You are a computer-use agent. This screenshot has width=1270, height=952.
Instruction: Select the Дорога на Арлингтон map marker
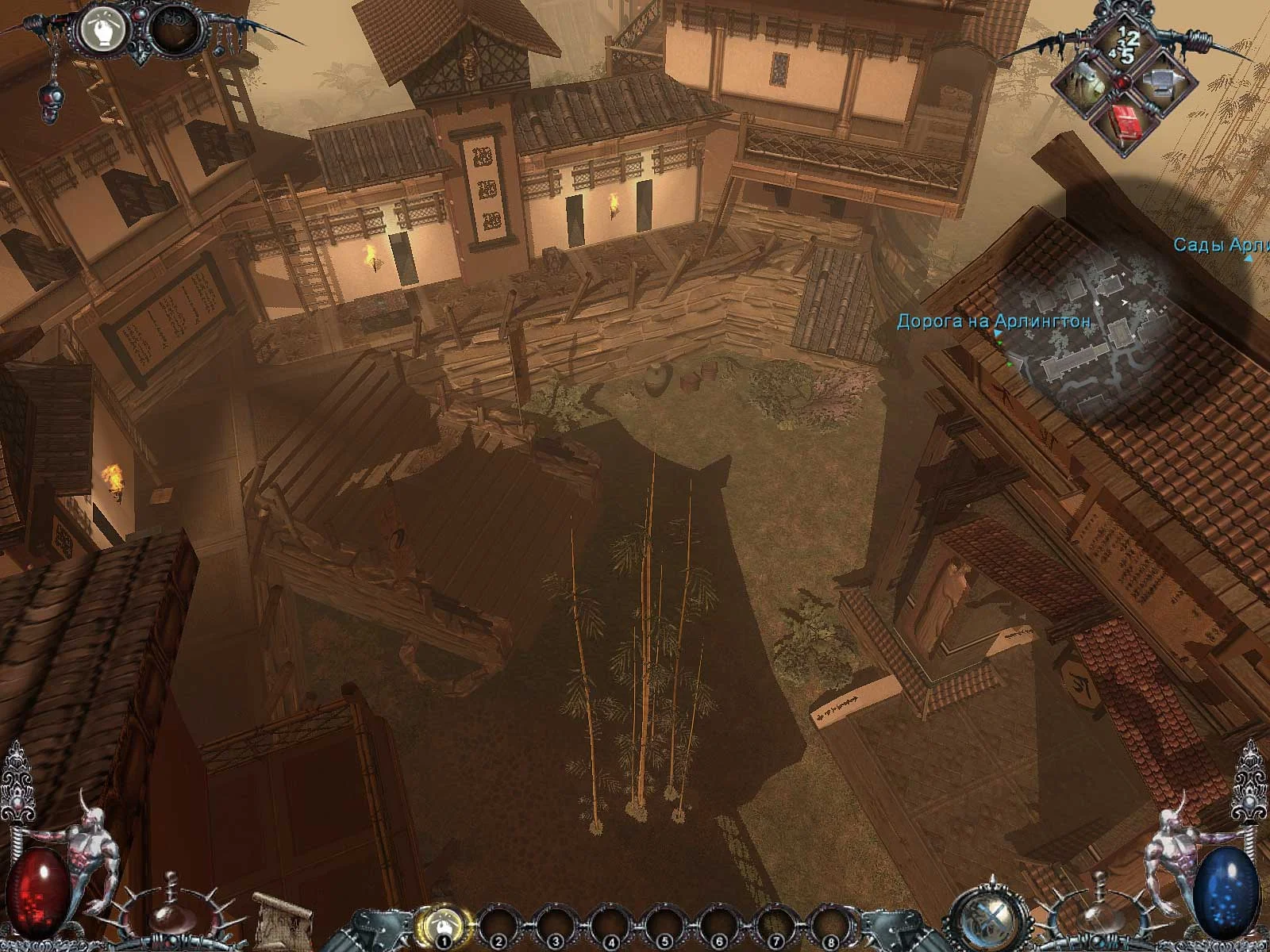click(x=993, y=322)
